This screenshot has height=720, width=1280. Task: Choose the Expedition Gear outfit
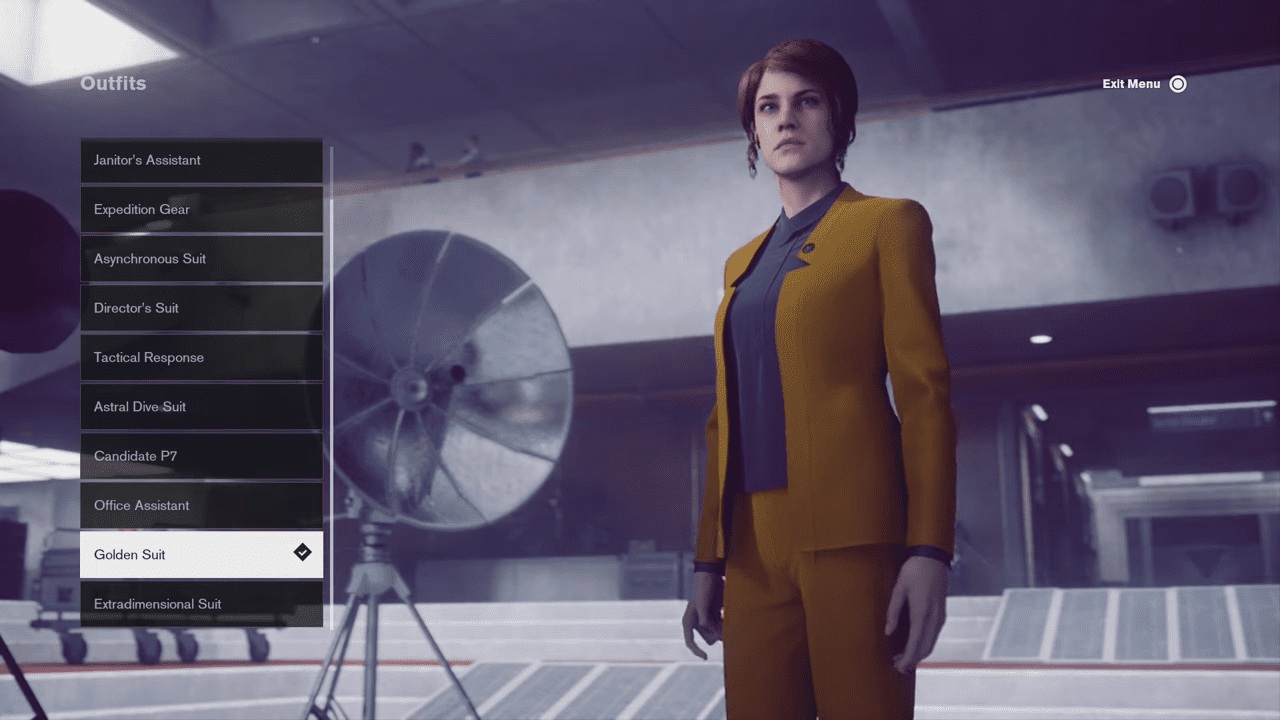201,209
